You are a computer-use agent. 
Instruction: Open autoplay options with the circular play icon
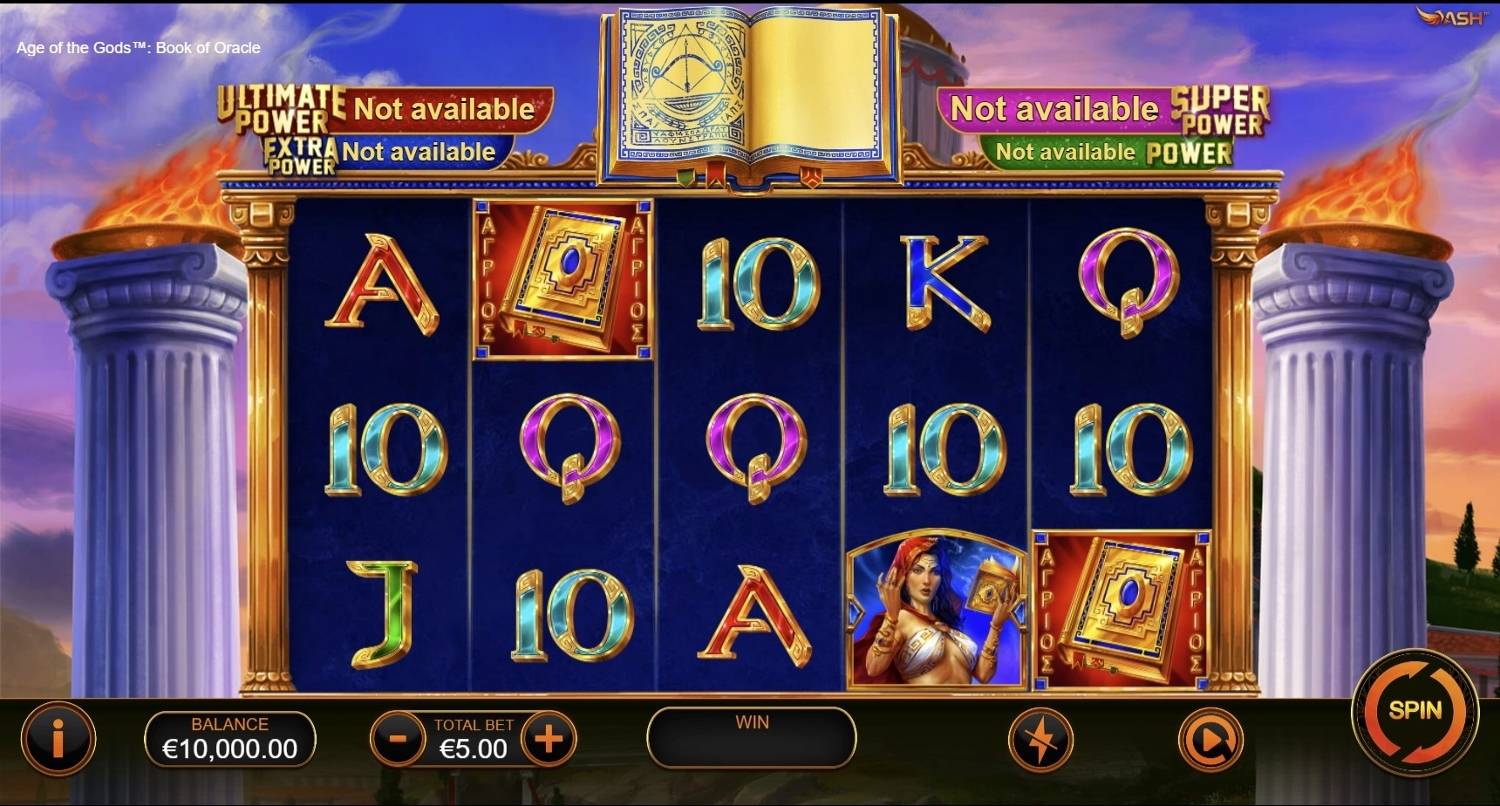click(1210, 740)
